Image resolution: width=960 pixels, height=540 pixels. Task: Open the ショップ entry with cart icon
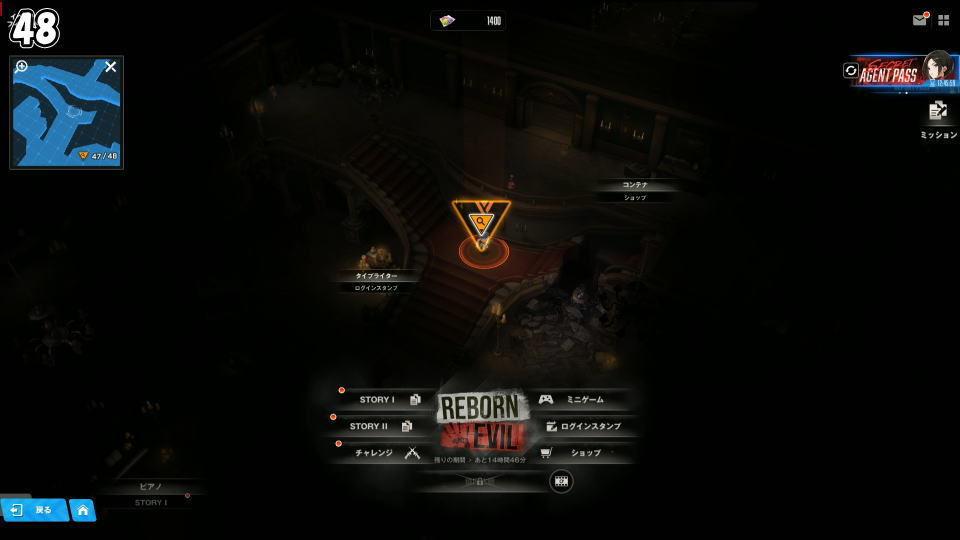(580, 453)
